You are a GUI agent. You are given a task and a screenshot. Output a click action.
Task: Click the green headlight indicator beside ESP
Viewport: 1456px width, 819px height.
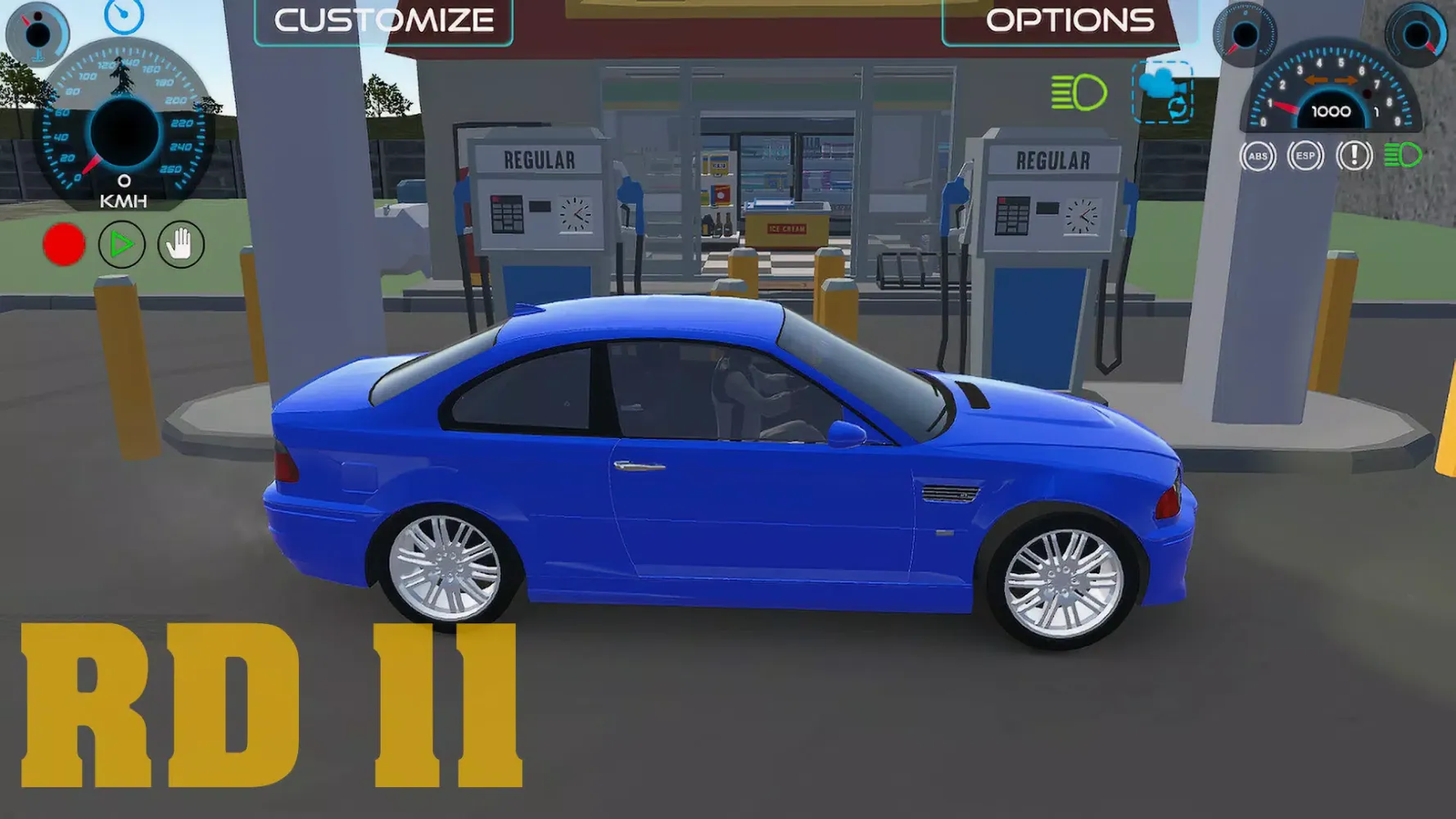pos(1401,155)
